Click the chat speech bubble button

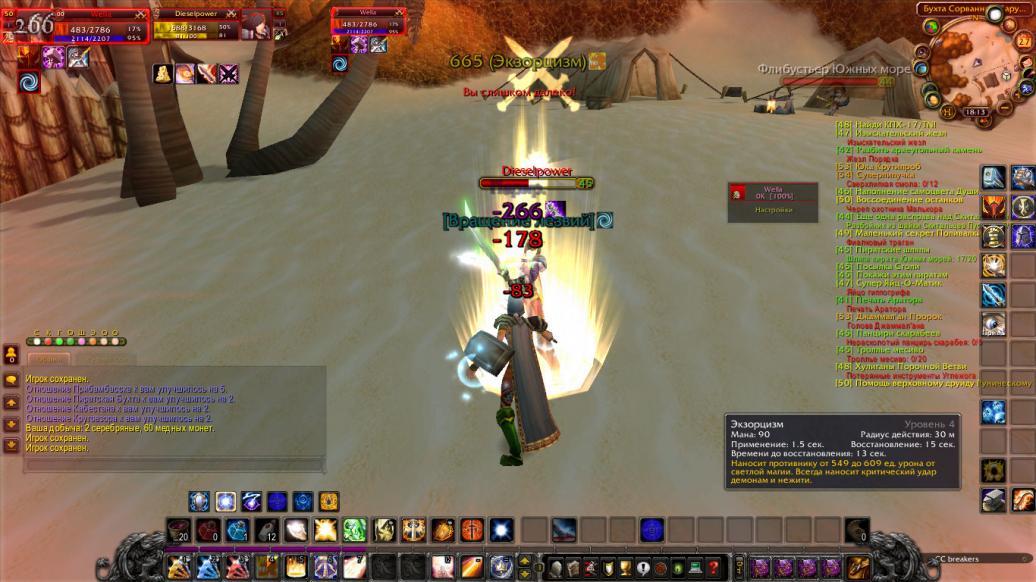tap(12, 381)
